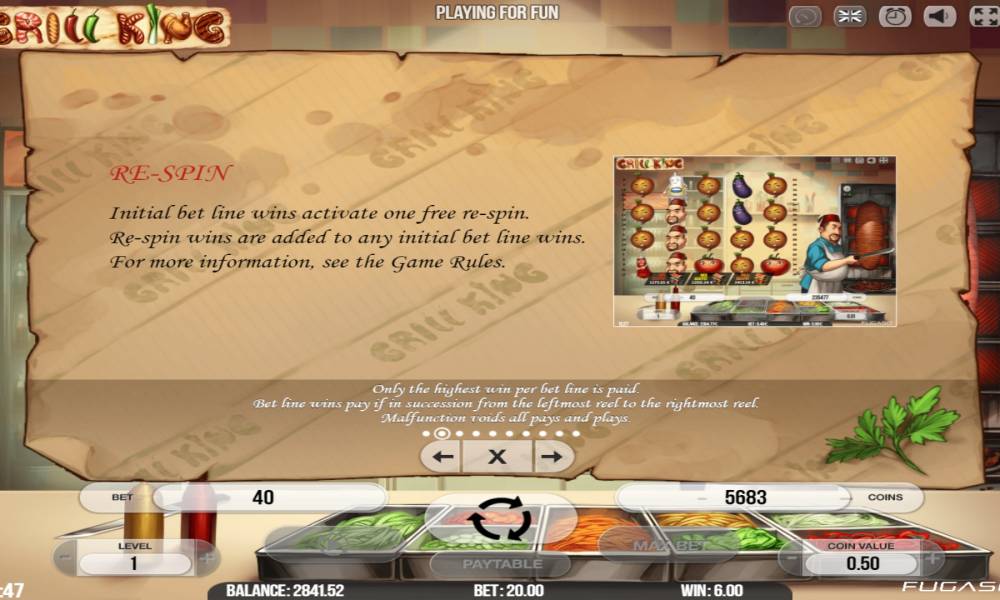Jump to the first paytable page dot
The image size is (1000, 600).
point(425,434)
